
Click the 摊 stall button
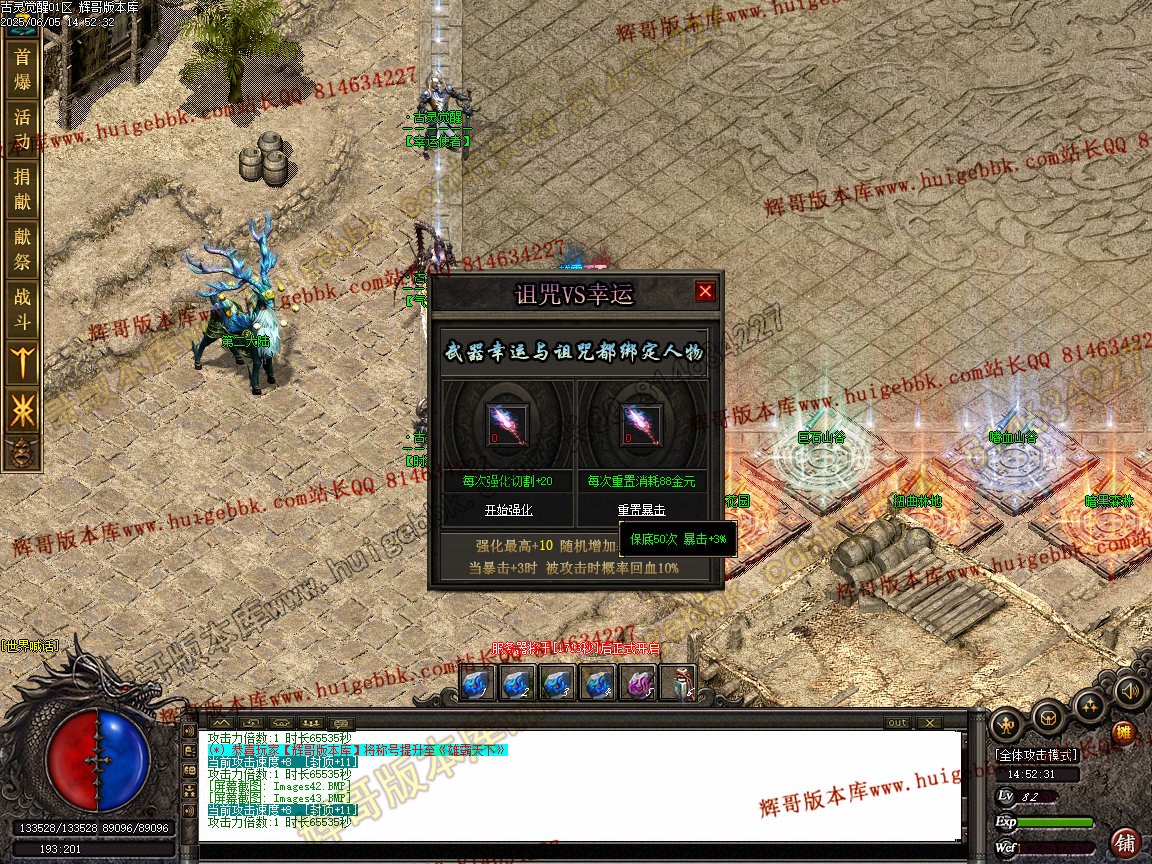[x=1123, y=732]
